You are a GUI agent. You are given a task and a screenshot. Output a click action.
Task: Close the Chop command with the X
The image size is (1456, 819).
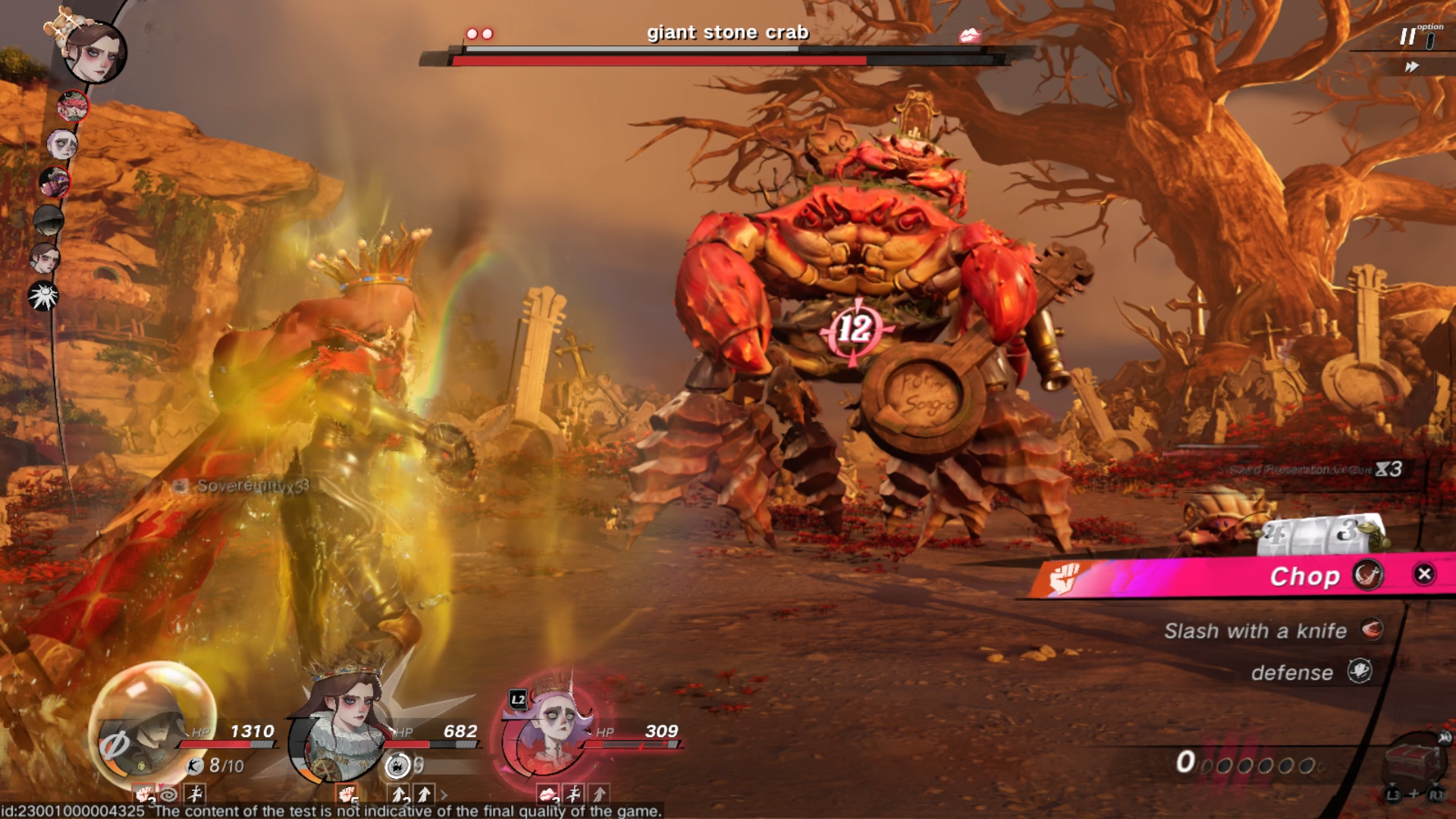tap(1424, 574)
